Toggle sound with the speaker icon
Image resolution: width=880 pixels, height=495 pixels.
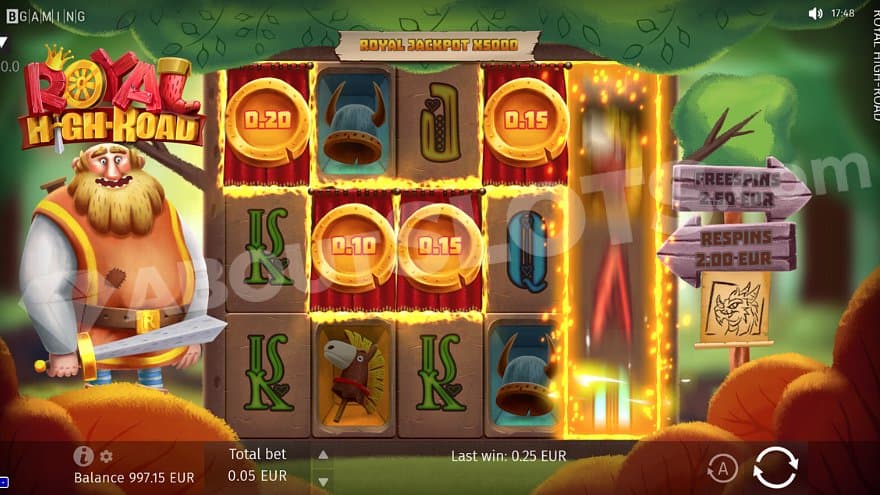[815, 14]
